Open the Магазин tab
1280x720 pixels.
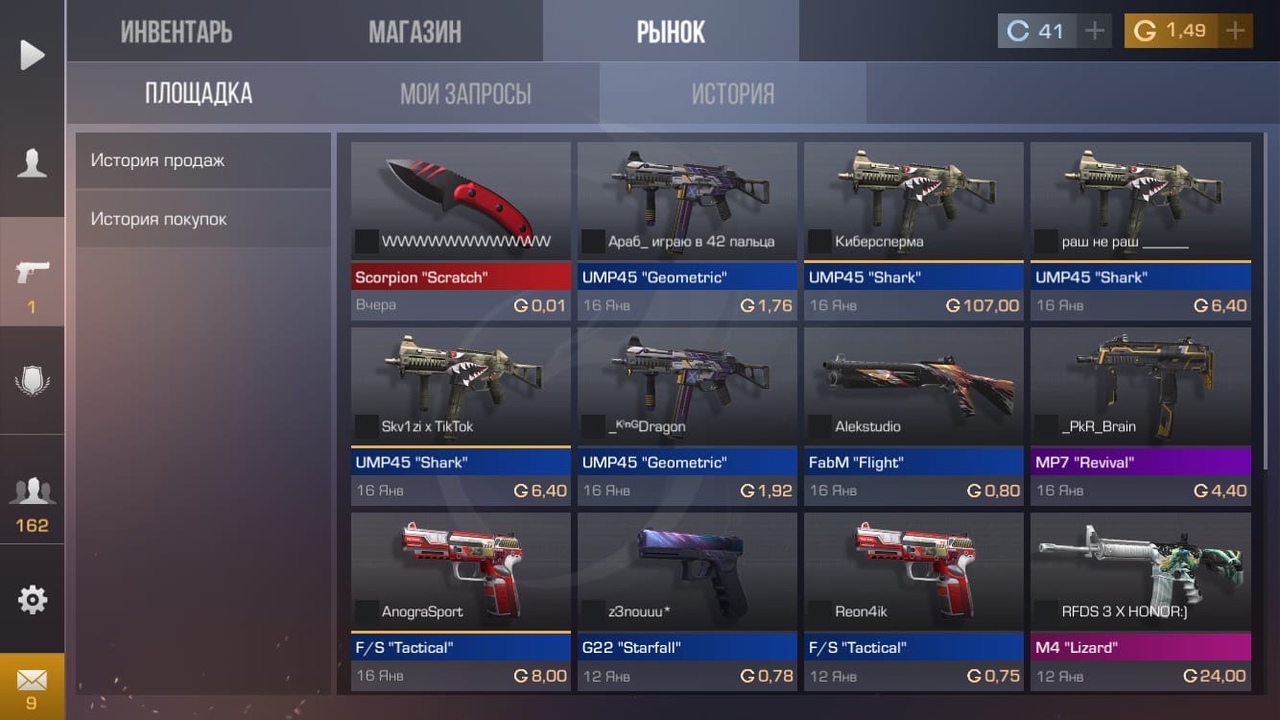pyautogui.click(x=415, y=32)
